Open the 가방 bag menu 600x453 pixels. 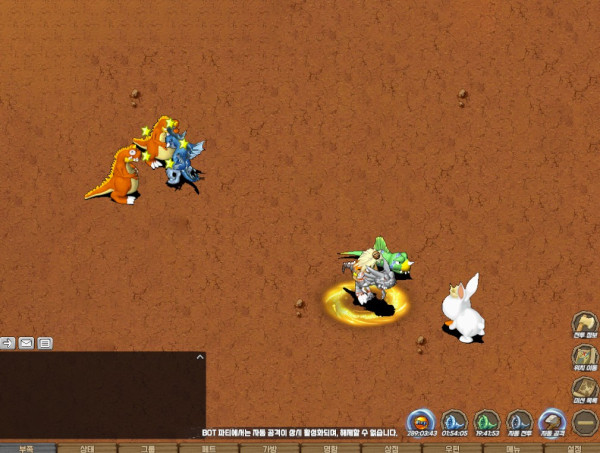[269, 448]
